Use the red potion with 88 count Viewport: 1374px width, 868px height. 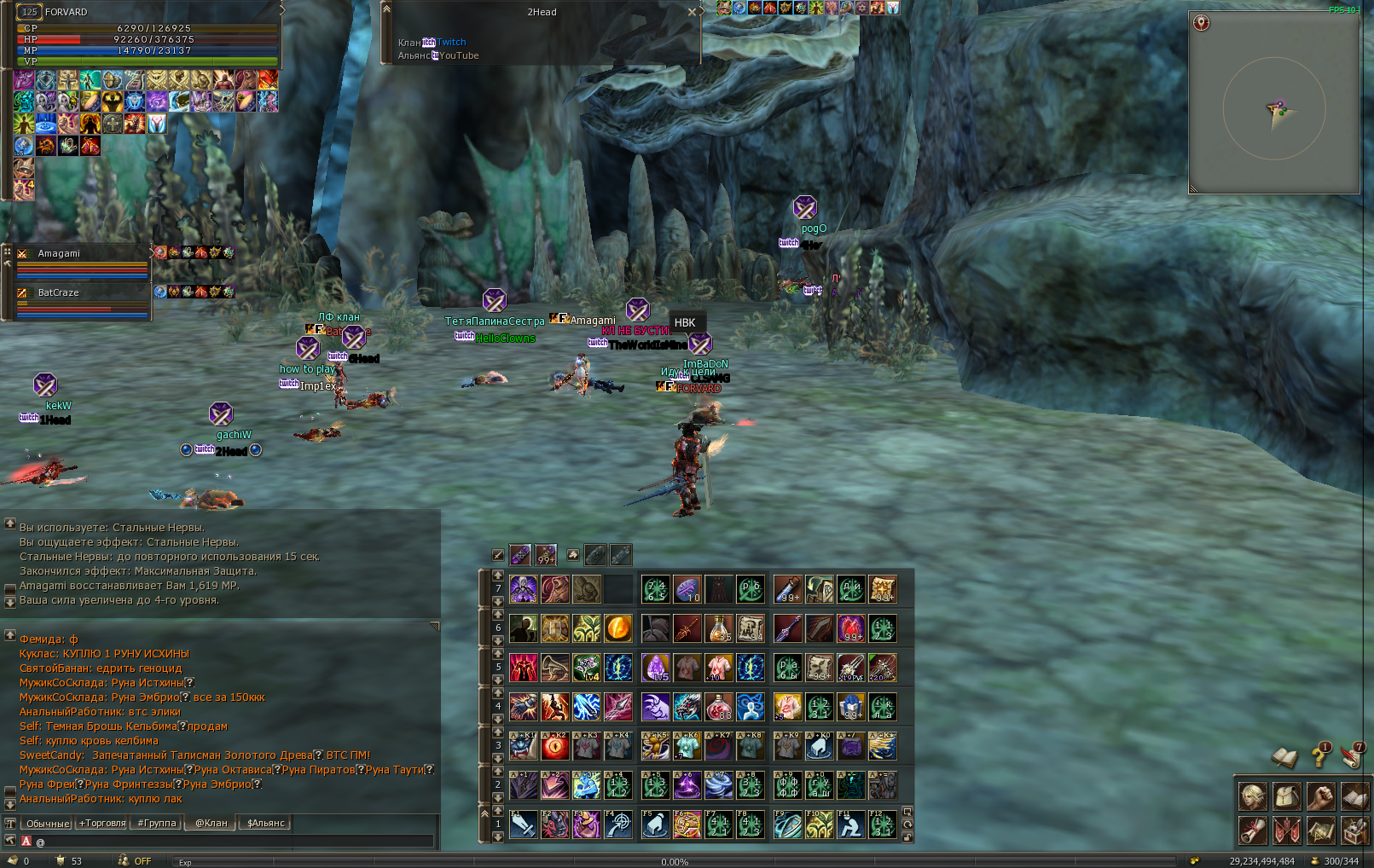click(x=718, y=707)
